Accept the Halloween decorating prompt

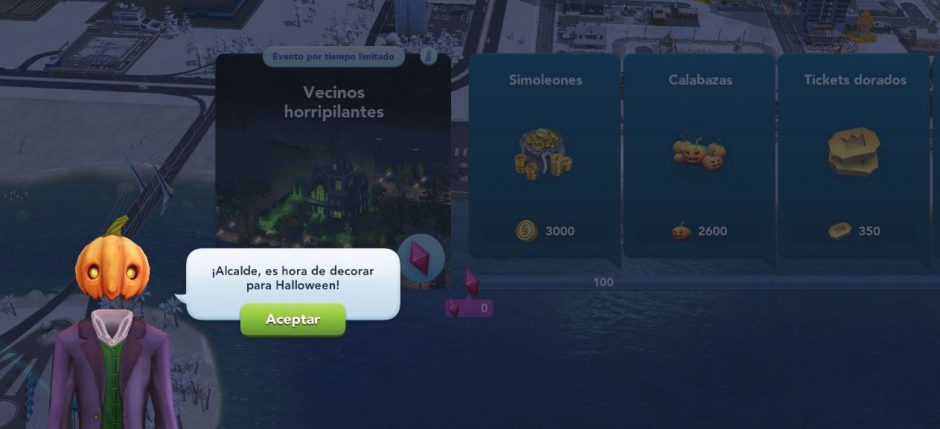click(x=292, y=319)
